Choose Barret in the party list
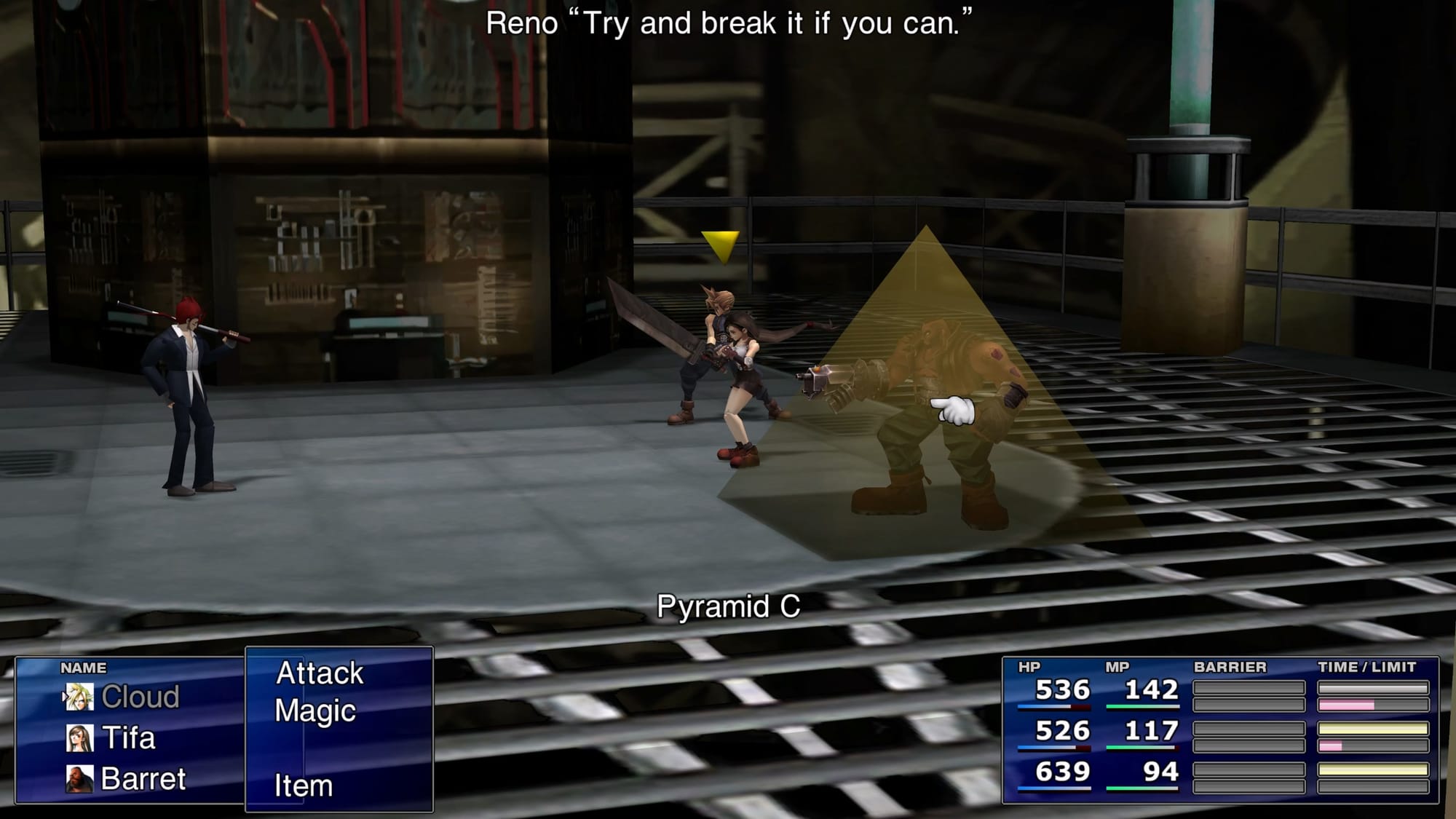The width and height of the screenshot is (1456, 819). click(143, 779)
